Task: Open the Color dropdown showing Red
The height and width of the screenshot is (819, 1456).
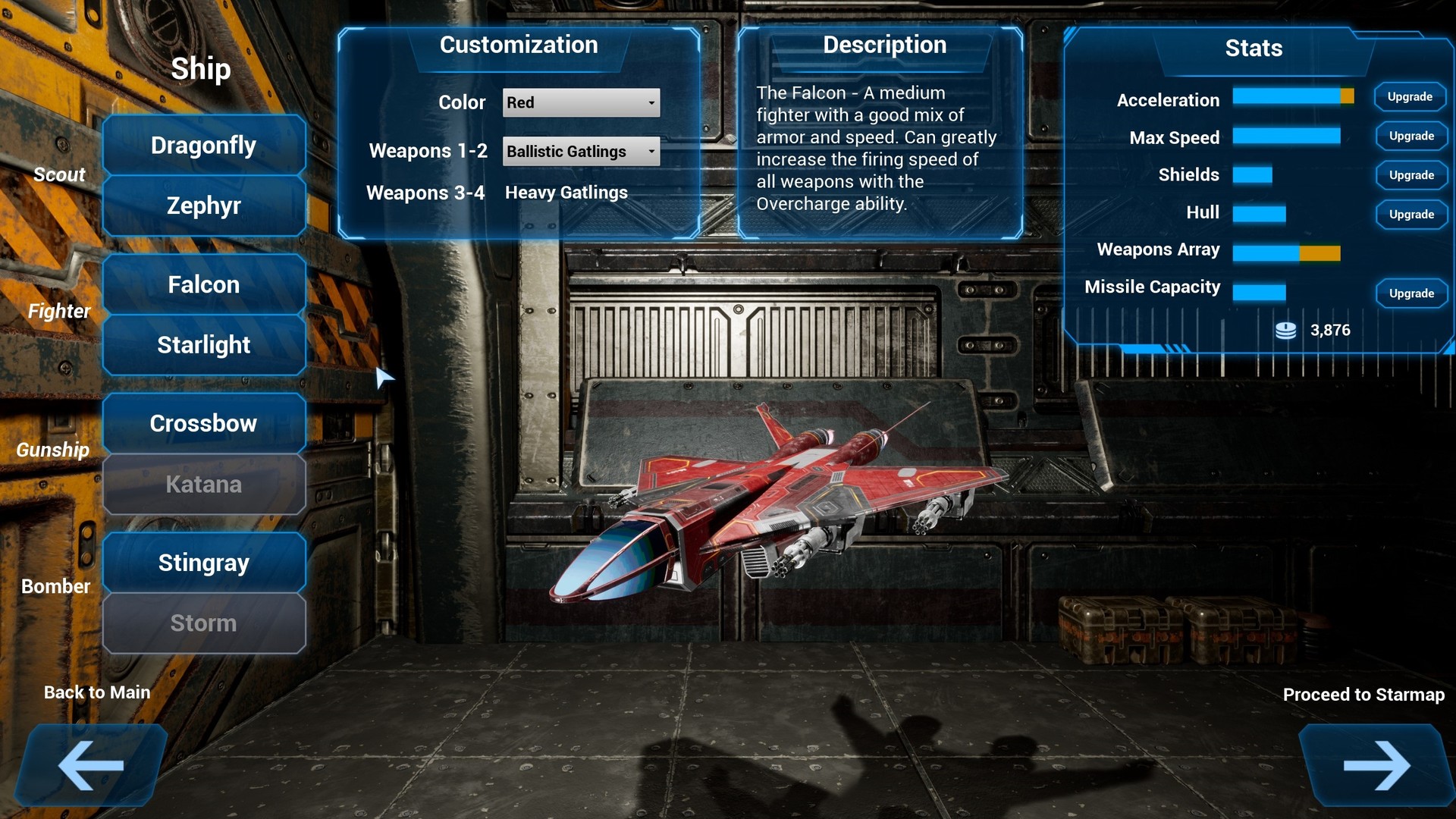Action: pyautogui.click(x=580, y=102)
